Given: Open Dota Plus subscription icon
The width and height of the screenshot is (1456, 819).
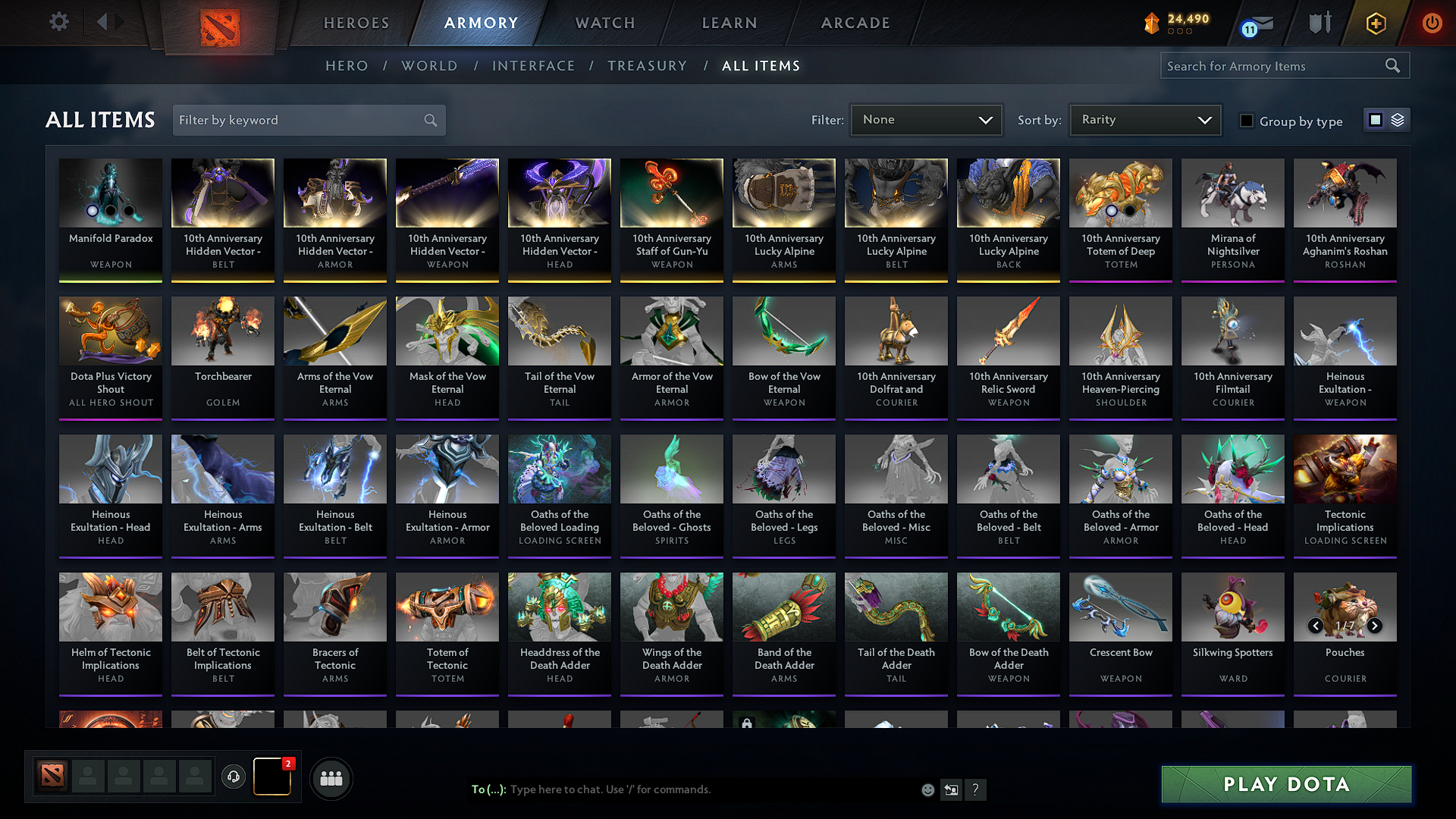Looking at the screenshot, I should coord(1375,23).
